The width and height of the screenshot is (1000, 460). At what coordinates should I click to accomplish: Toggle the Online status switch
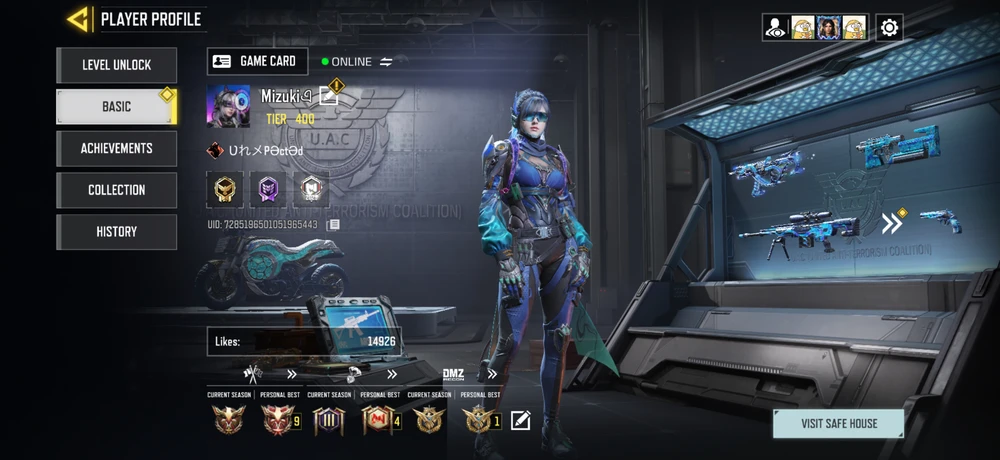386,62
